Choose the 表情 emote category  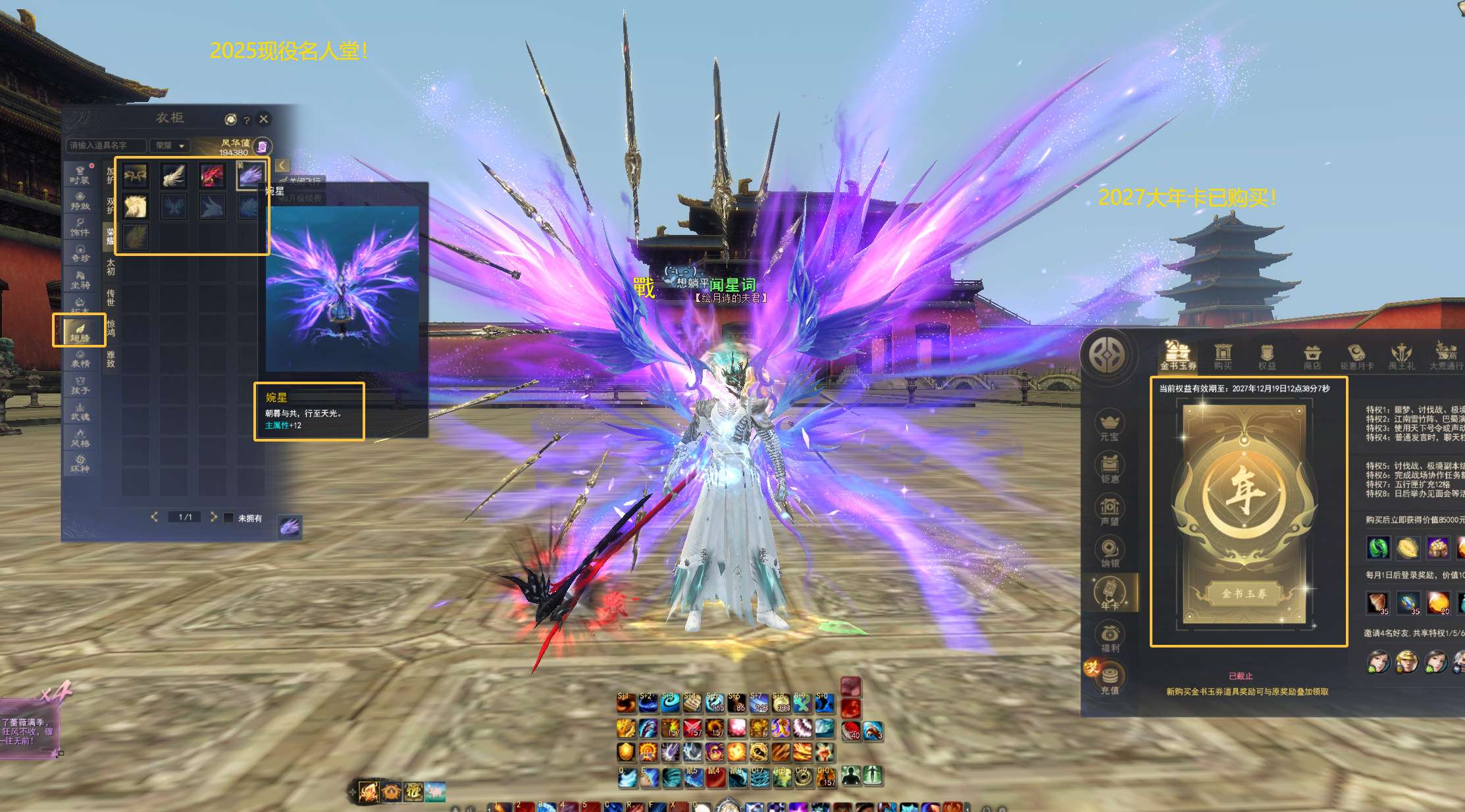click(x=80, y=359)
